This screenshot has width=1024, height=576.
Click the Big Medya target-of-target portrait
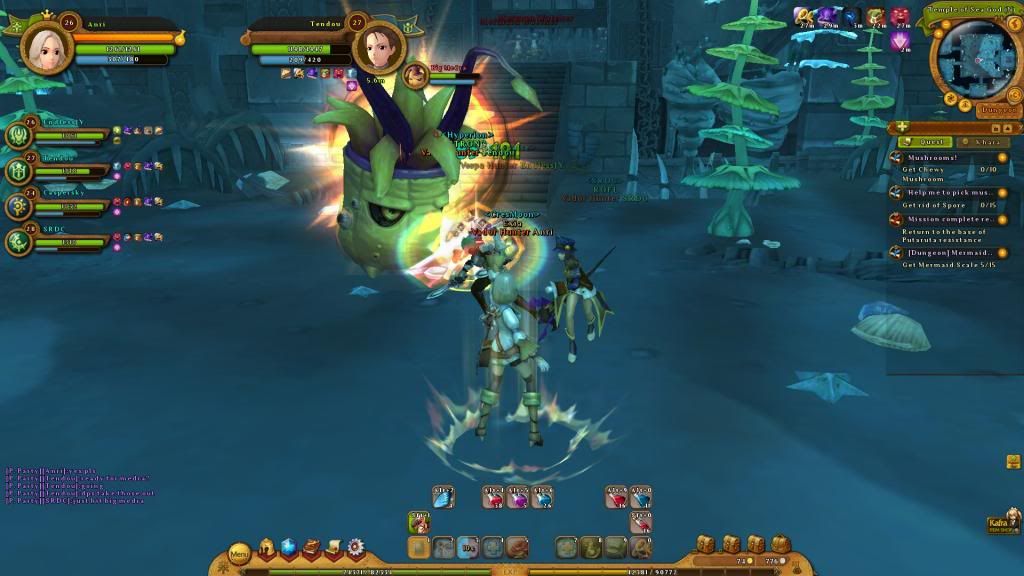[x=415, y=74]
